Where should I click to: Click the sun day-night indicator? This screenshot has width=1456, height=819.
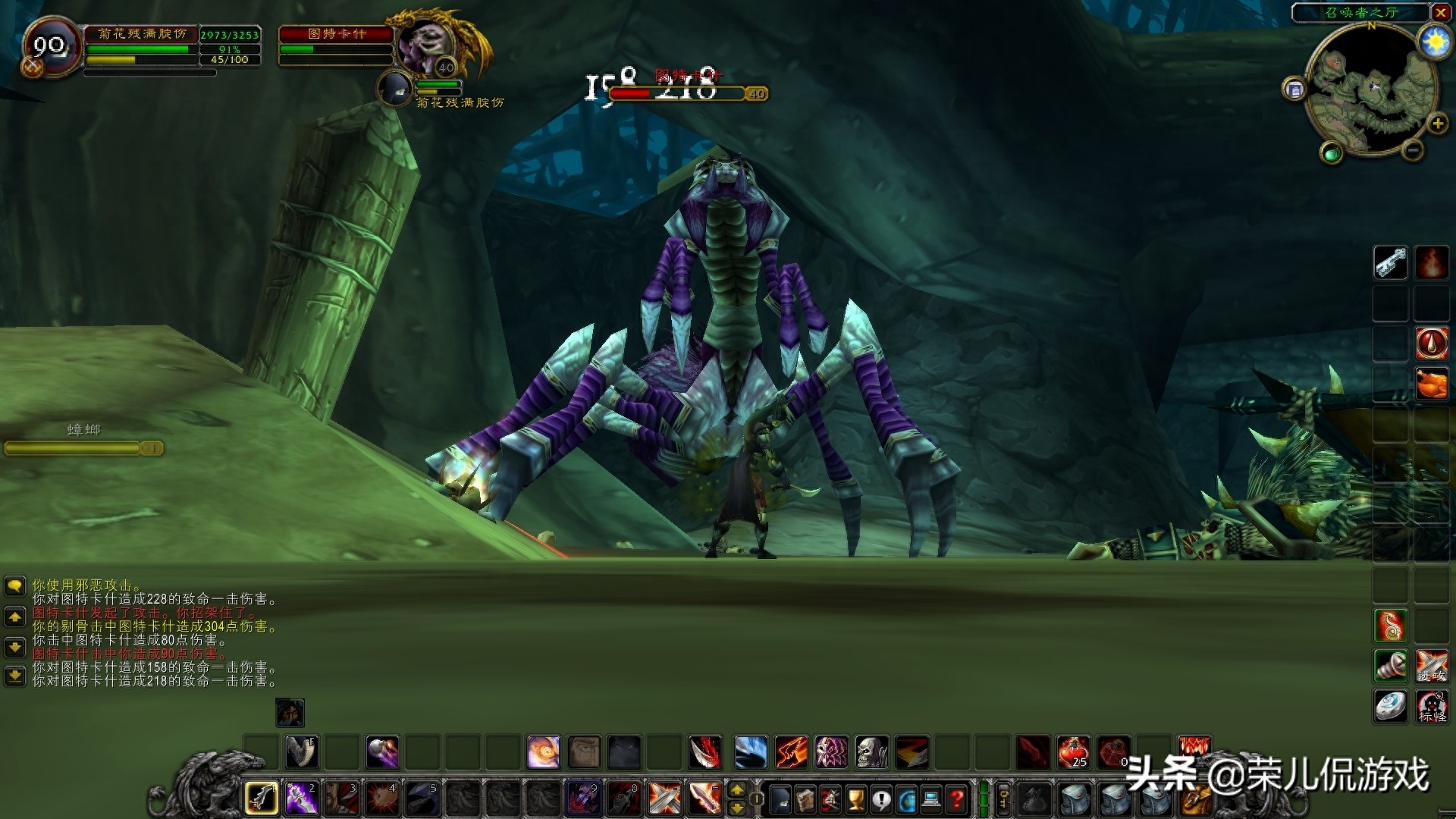(x=1435, y=42)
